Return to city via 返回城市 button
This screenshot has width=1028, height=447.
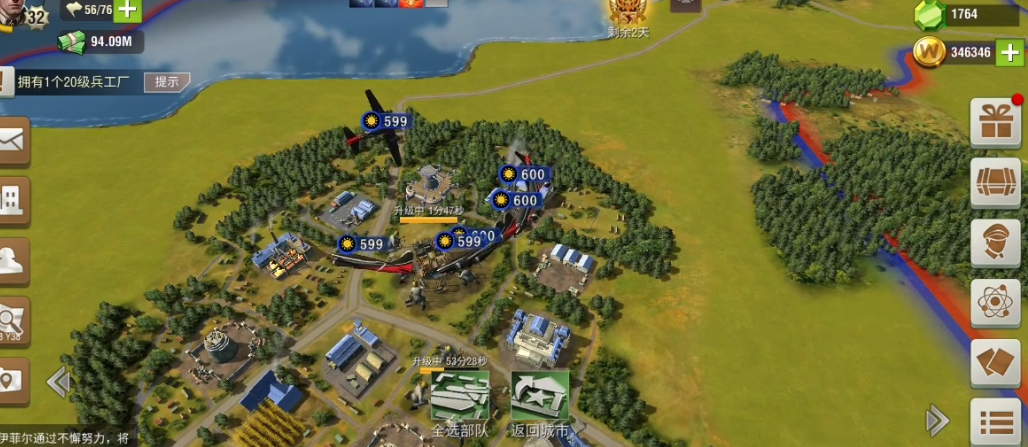(540, 400)
